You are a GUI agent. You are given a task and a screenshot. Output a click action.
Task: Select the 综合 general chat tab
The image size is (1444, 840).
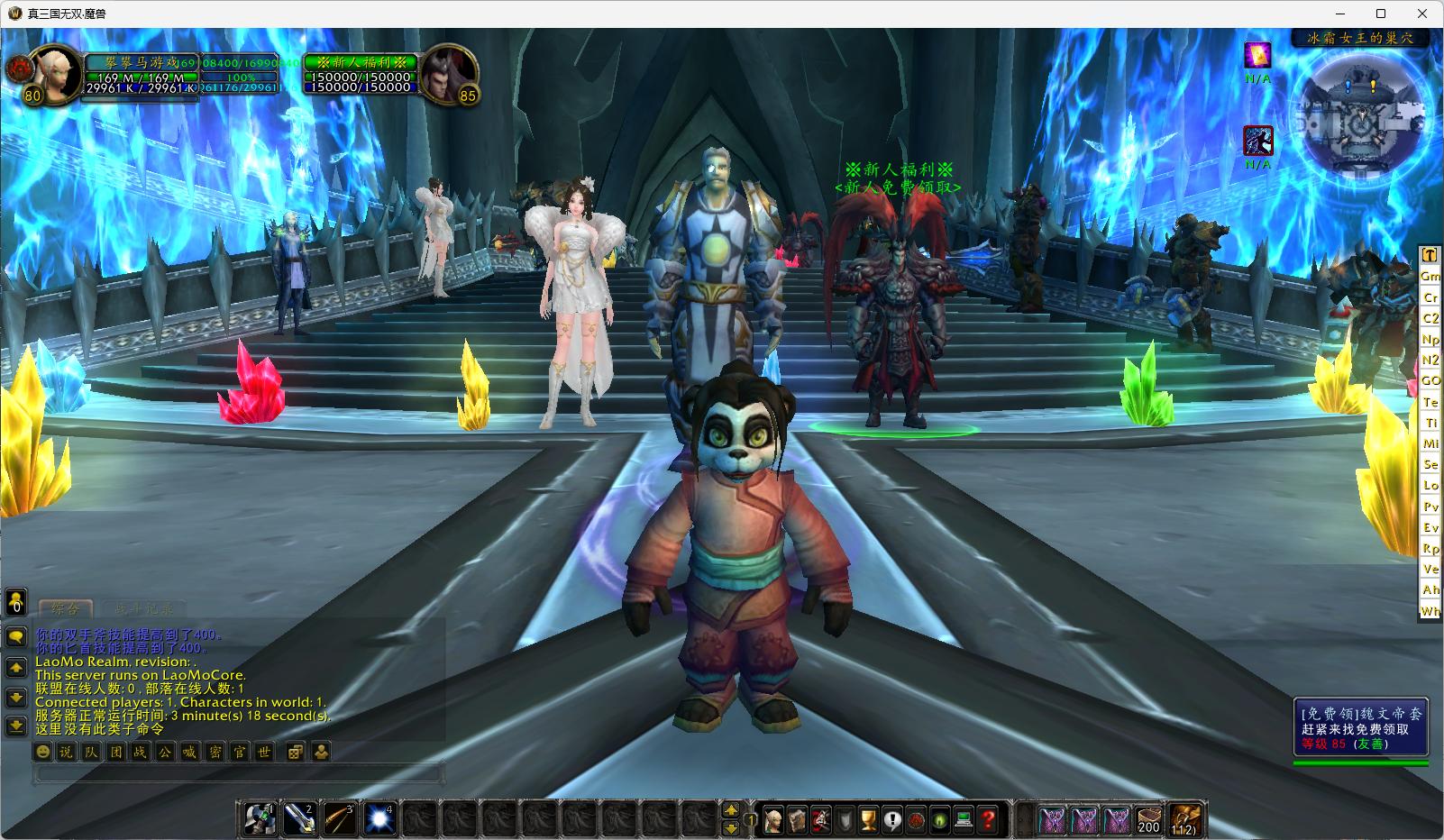66,609
